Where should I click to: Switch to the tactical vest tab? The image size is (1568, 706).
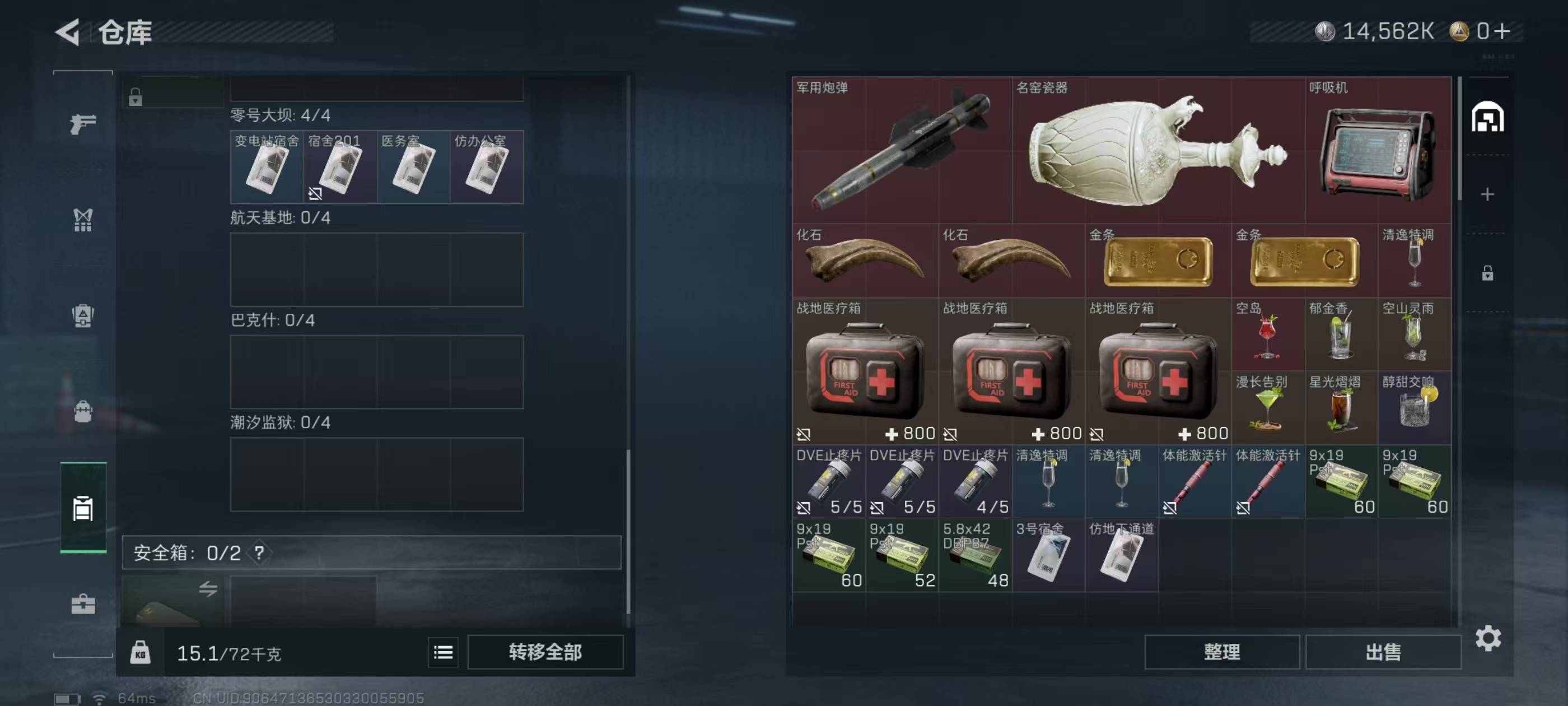pos(83,220)
